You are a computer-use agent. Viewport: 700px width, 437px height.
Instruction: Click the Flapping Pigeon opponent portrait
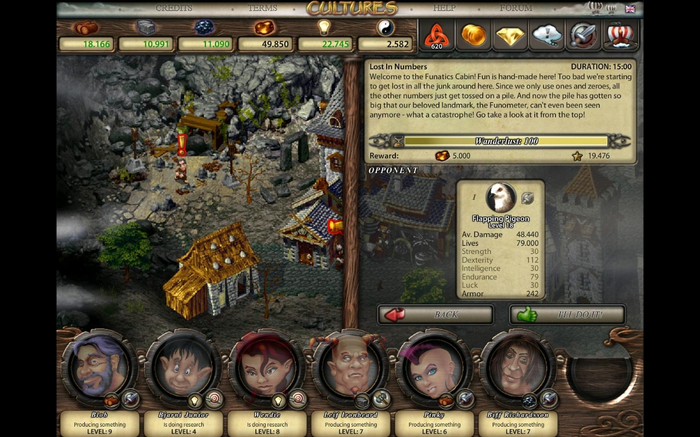pyautogui.click(x=500, y=197)
